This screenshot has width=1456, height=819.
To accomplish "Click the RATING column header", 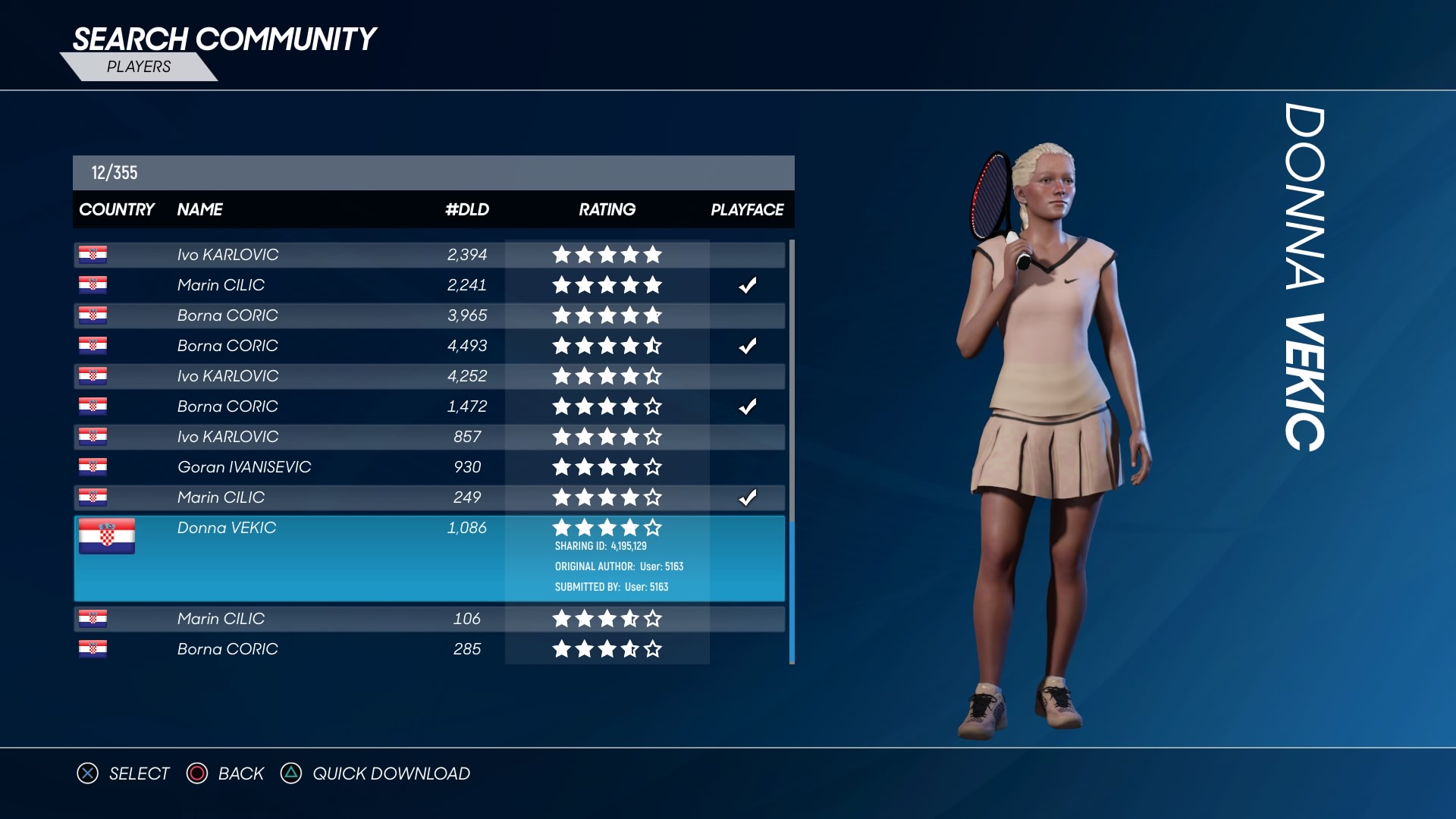I will [607, 209].
